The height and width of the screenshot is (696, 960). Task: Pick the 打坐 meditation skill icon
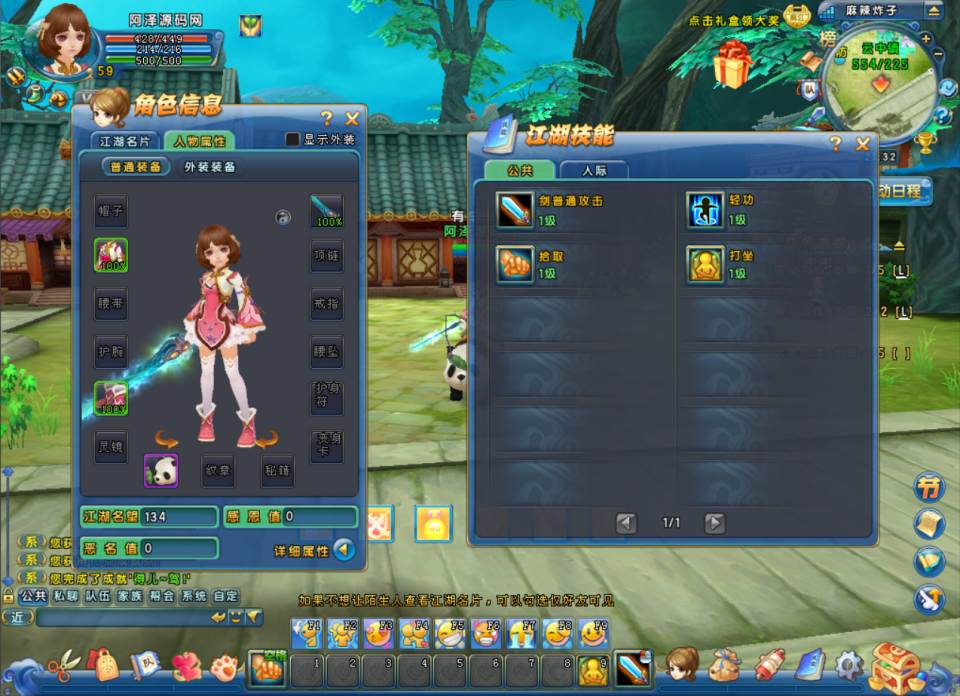tap(705, 265)
